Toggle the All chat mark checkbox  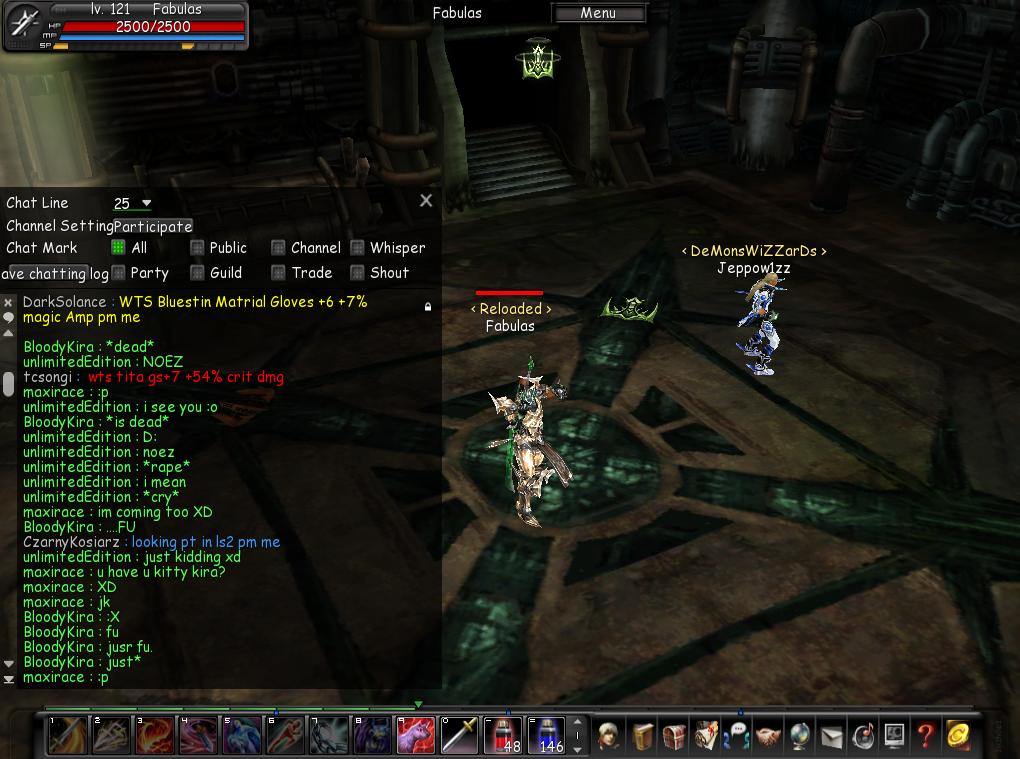118,248
